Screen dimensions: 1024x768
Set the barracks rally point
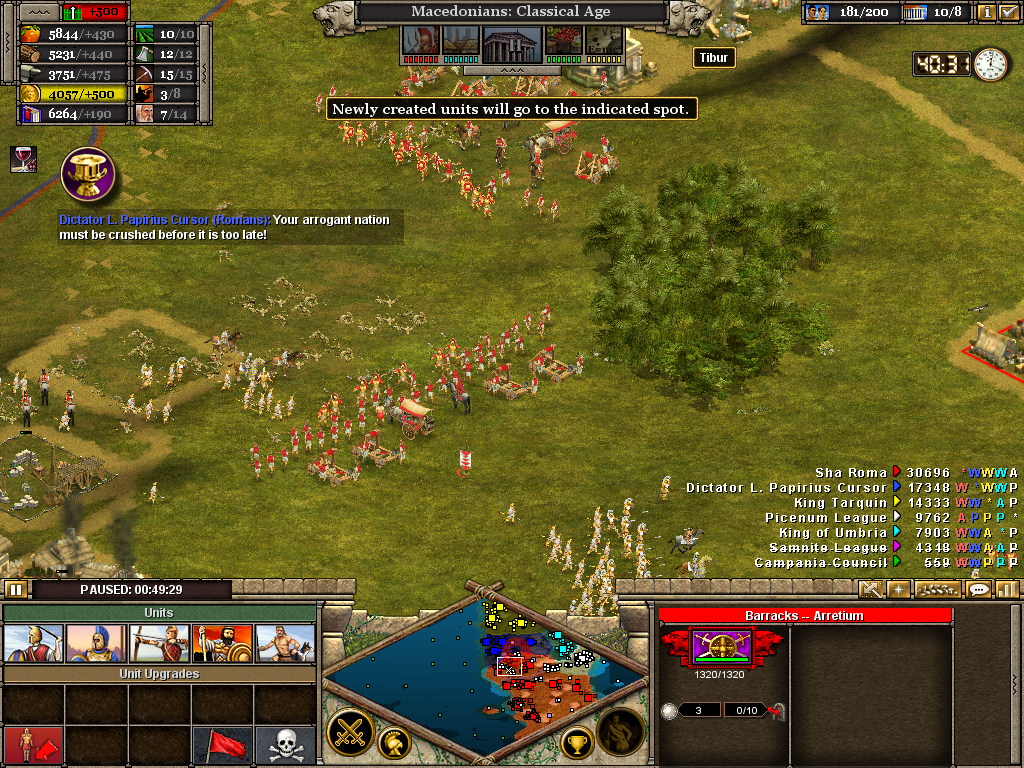(x=33, y=745)
